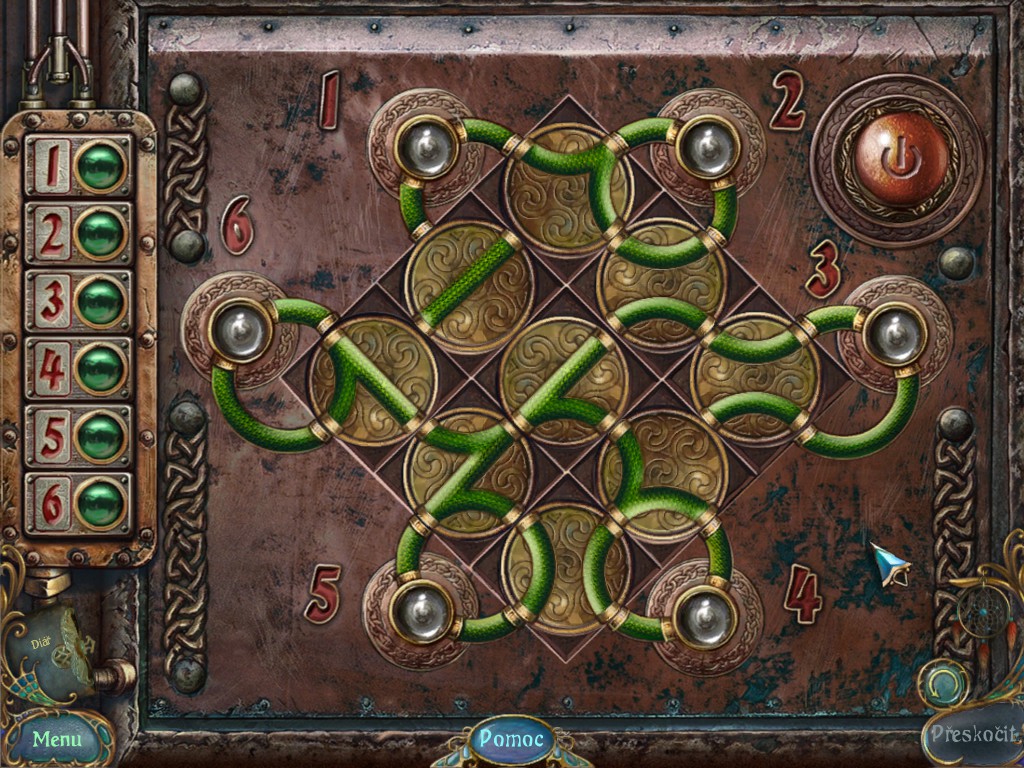
Task: Select silver node number 4
Action: (704, 615)
